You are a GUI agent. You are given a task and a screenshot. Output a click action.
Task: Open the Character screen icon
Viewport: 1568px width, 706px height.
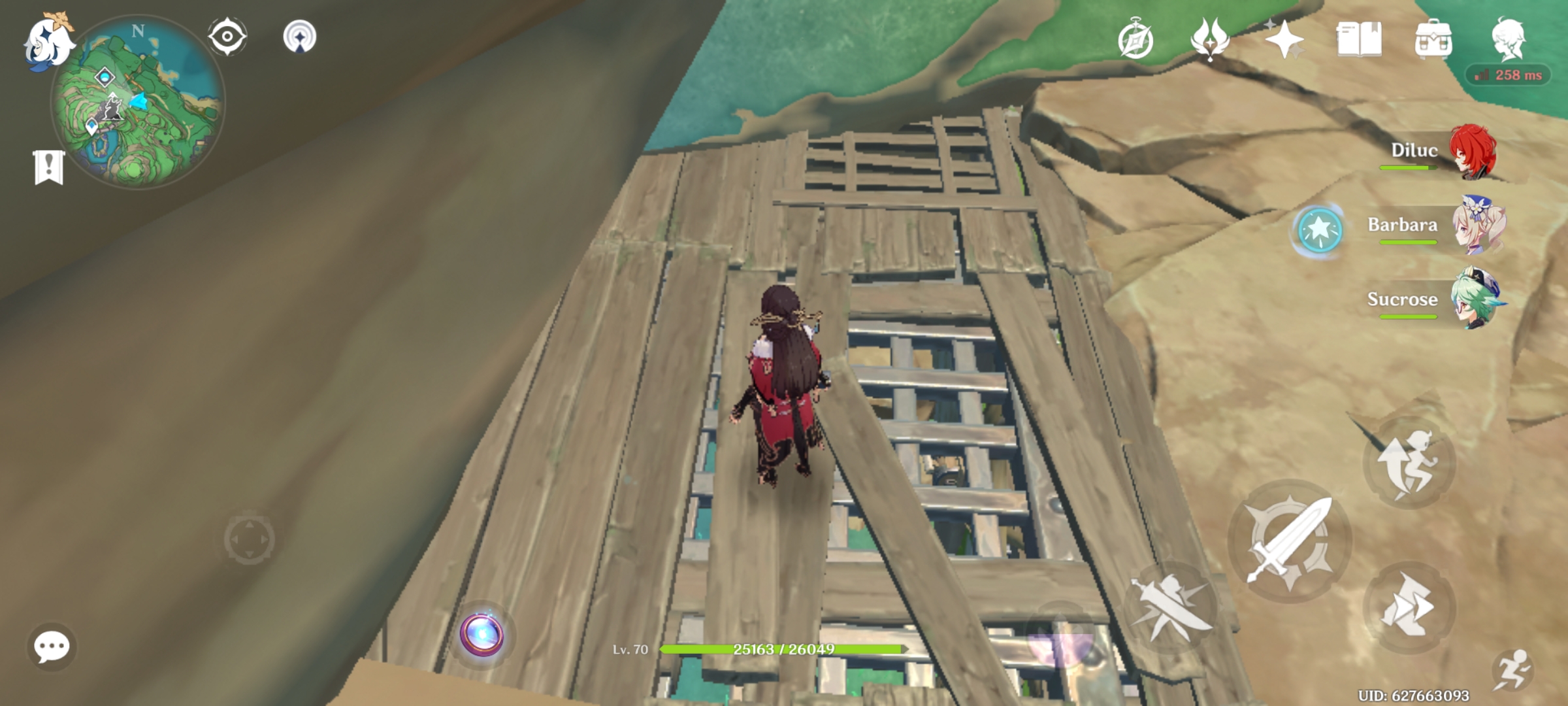click(1511, 38)
